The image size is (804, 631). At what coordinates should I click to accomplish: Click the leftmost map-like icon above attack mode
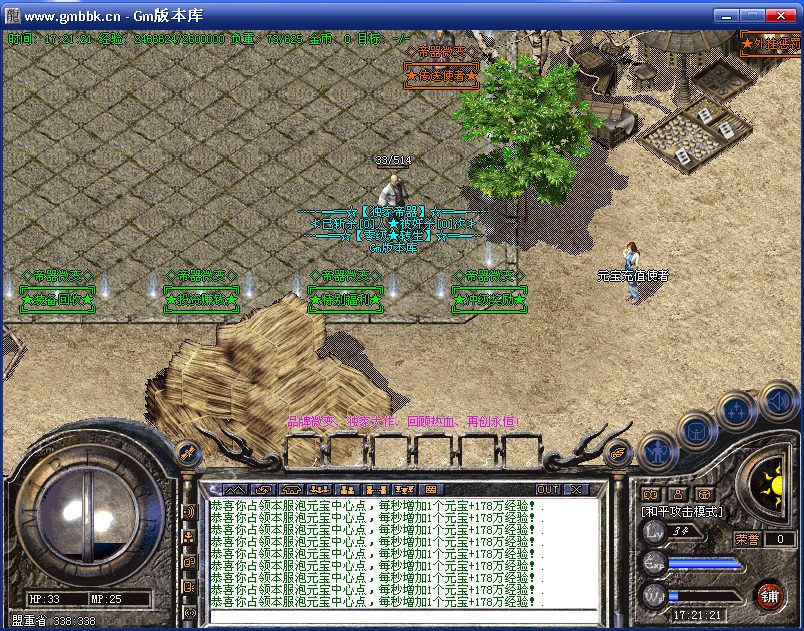(650, 494)
